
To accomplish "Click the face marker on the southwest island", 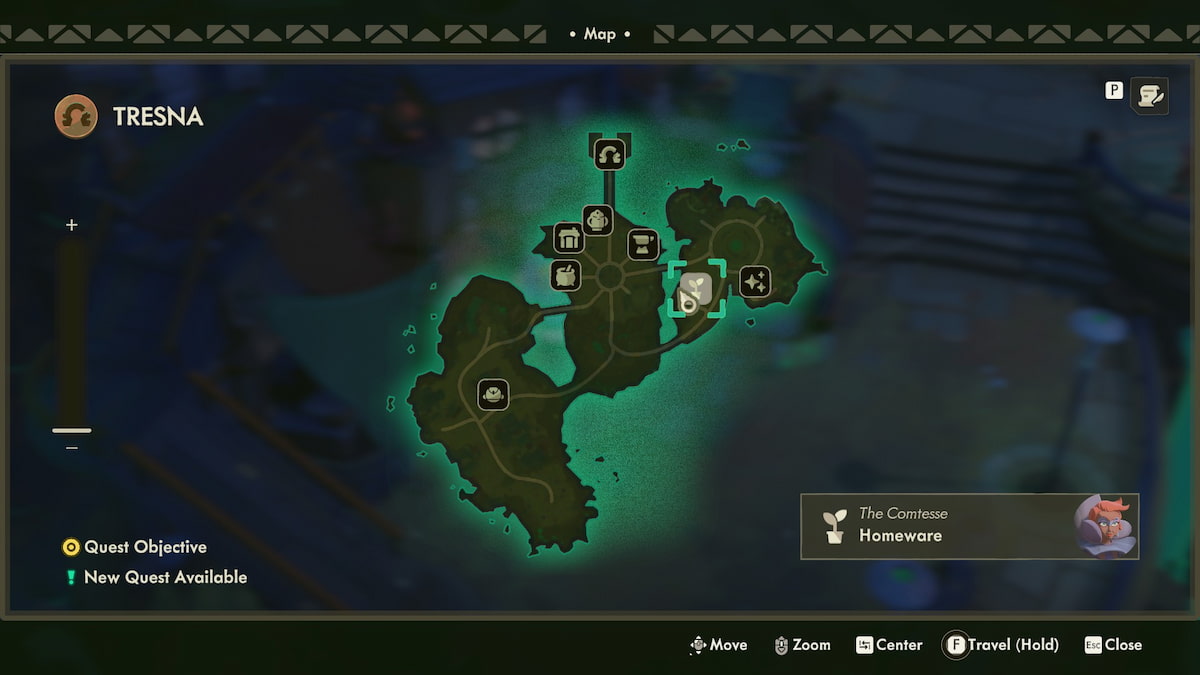I will 493,394.
